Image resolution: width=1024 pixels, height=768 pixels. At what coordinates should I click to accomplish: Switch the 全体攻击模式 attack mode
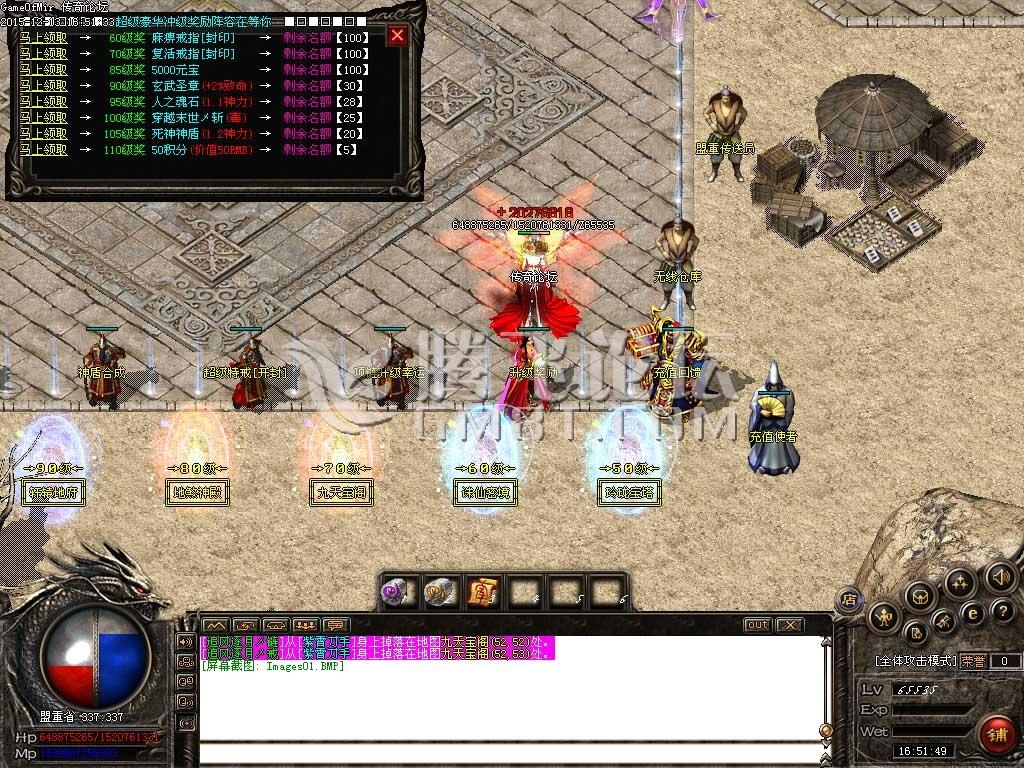(914, 661)
